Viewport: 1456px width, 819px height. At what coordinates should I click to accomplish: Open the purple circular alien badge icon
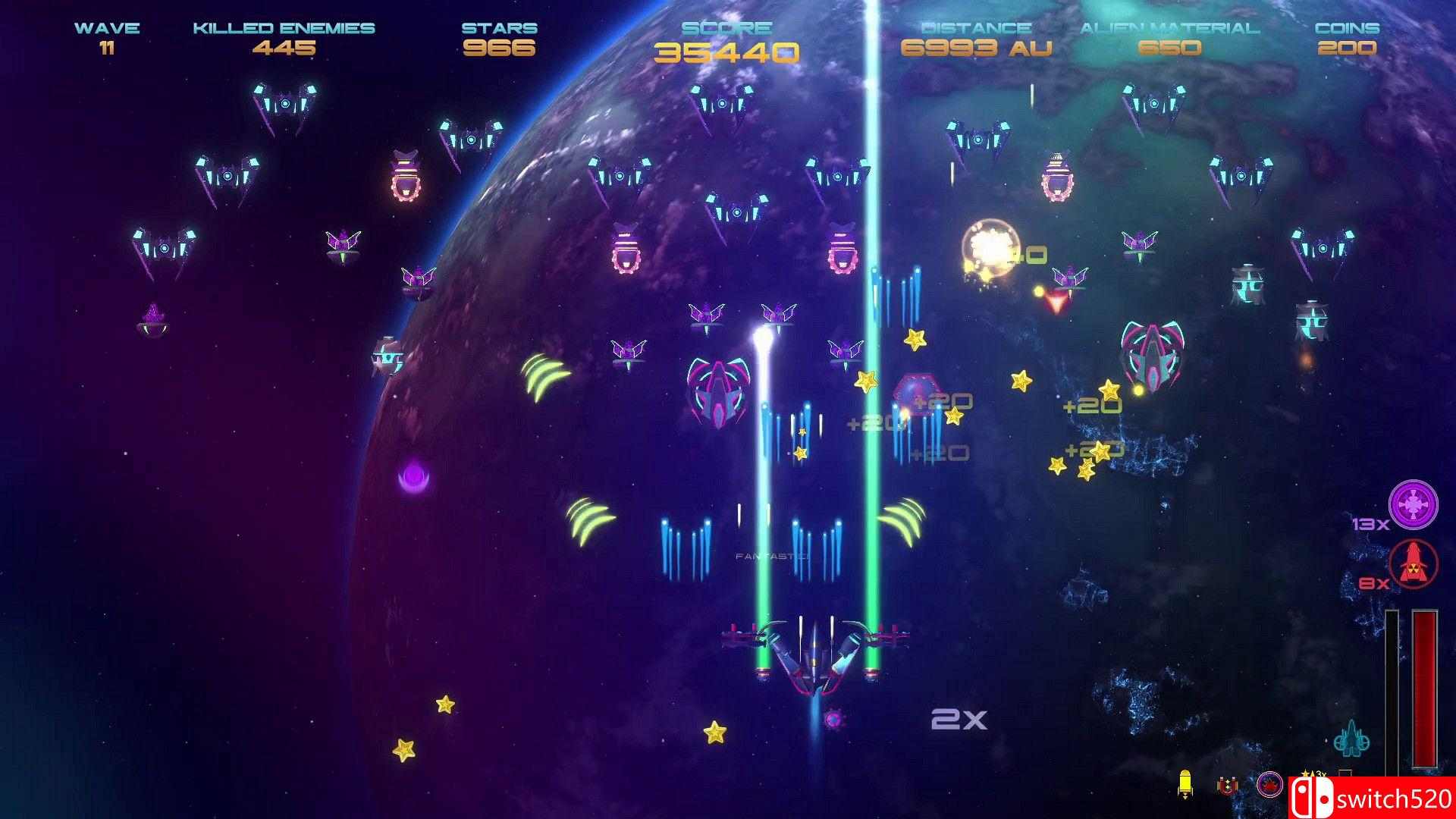pyautogui.click(x=1269, y=785)
